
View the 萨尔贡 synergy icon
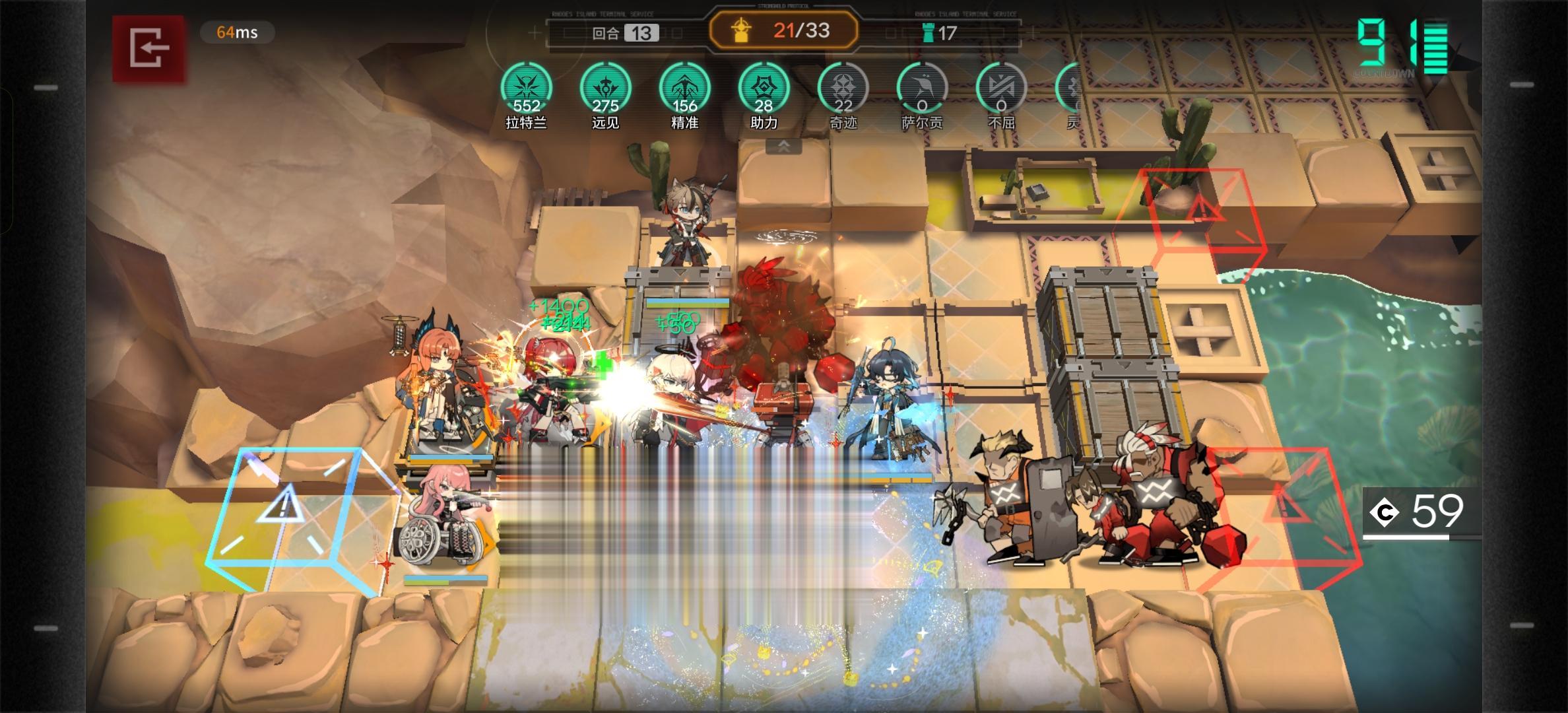[922, 89]
